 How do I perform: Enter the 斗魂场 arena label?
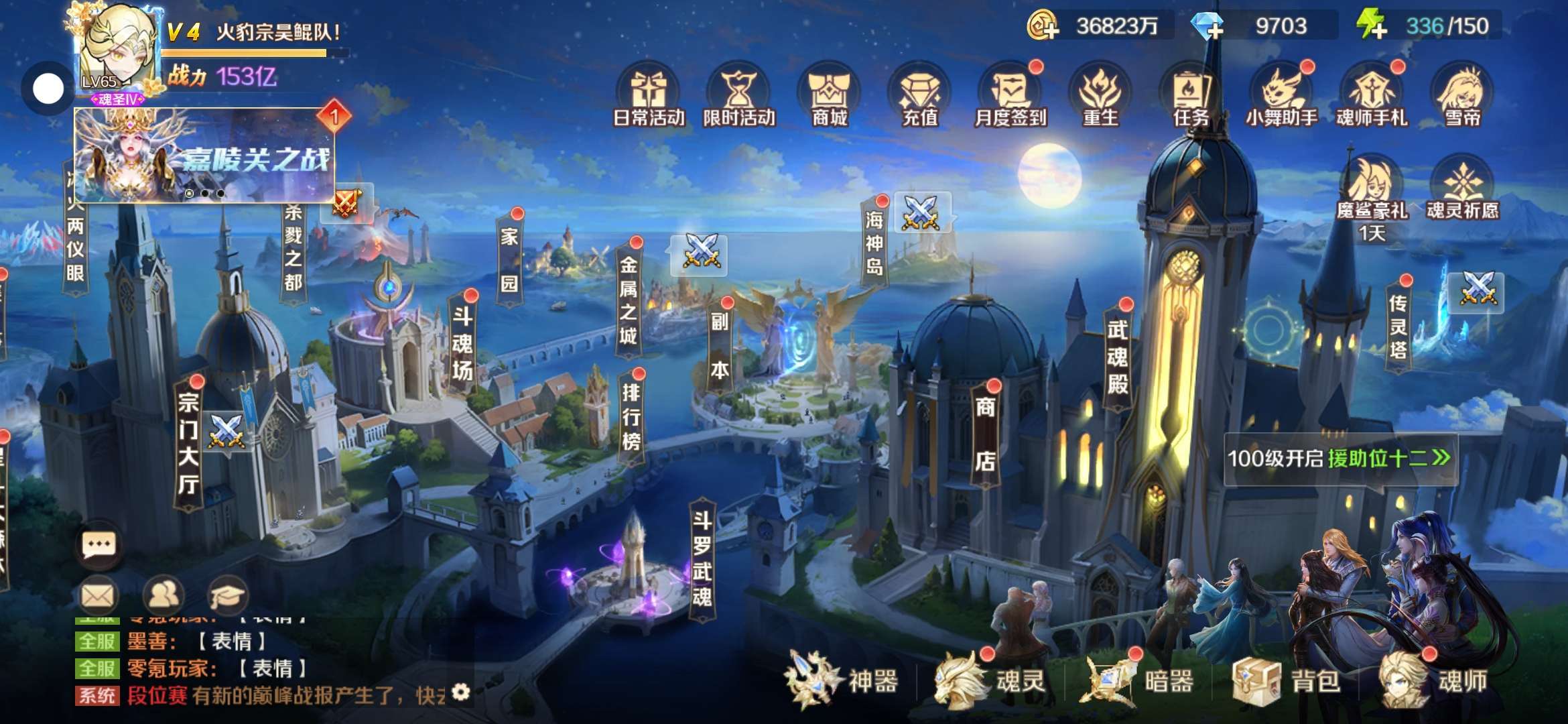pos(462,343)
